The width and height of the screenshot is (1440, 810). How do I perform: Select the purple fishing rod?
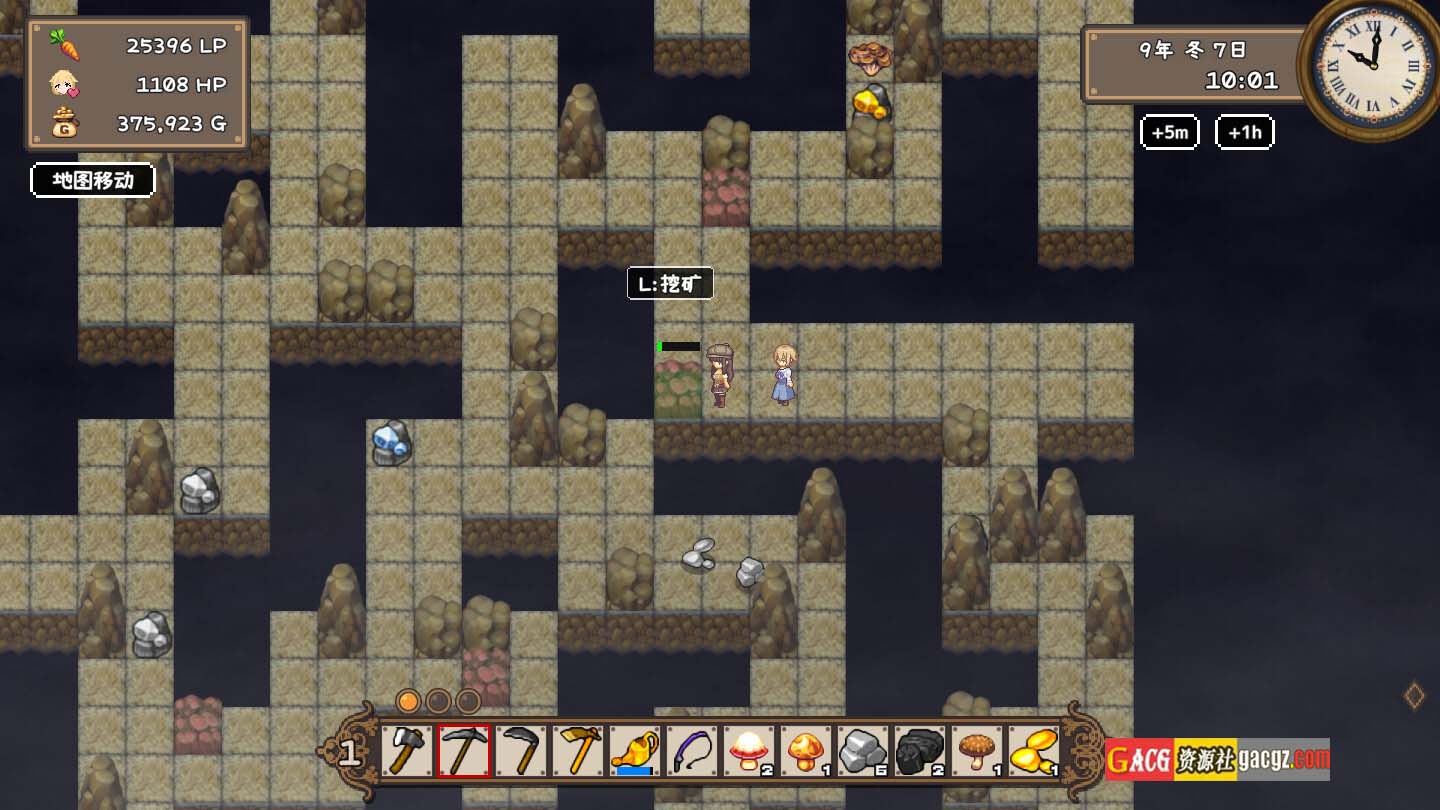point(692,751)
